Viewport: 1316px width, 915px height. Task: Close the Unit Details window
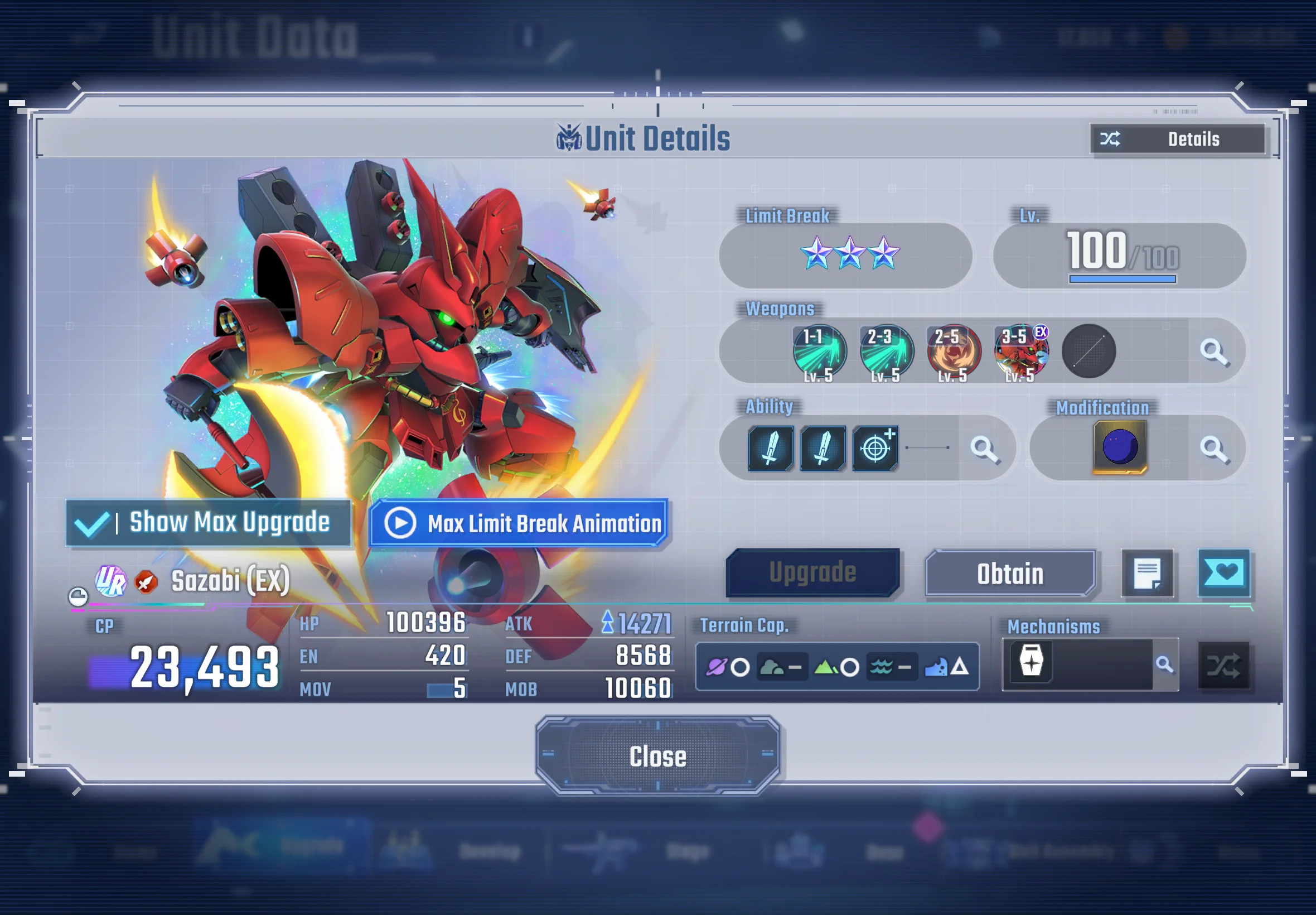tap(657, 756)
